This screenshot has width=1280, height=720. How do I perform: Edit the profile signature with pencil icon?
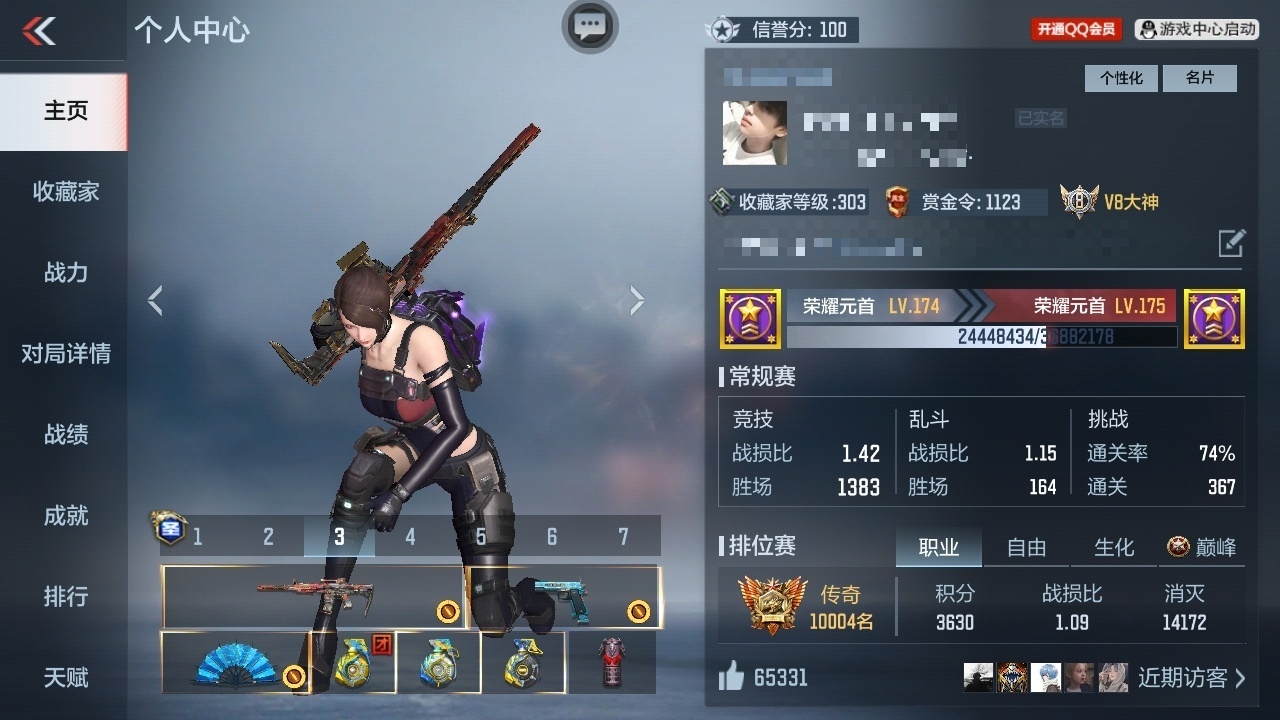click(1231, 243)
